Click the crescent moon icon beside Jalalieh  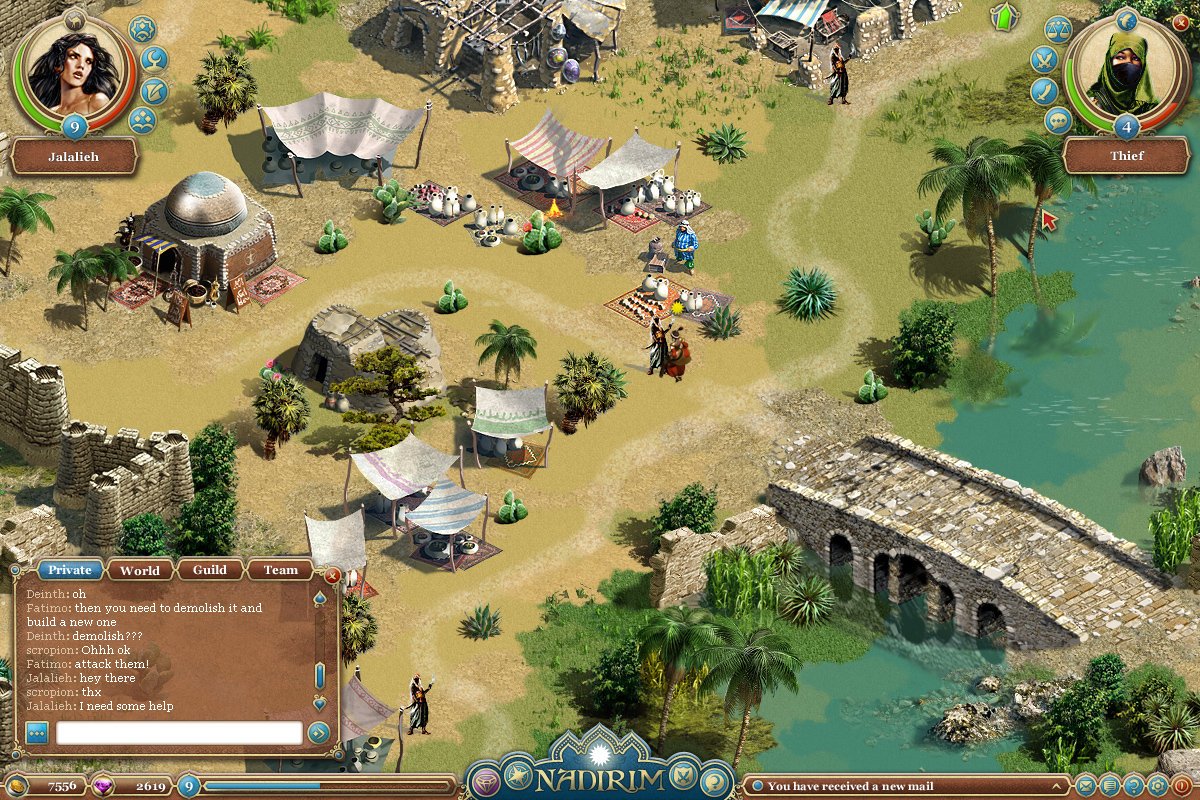(154, 61)
